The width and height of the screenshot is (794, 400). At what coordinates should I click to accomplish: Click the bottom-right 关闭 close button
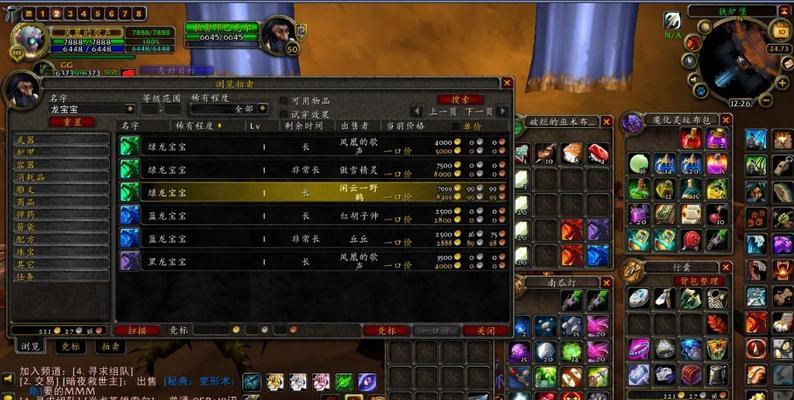click(x=485, y=330)
